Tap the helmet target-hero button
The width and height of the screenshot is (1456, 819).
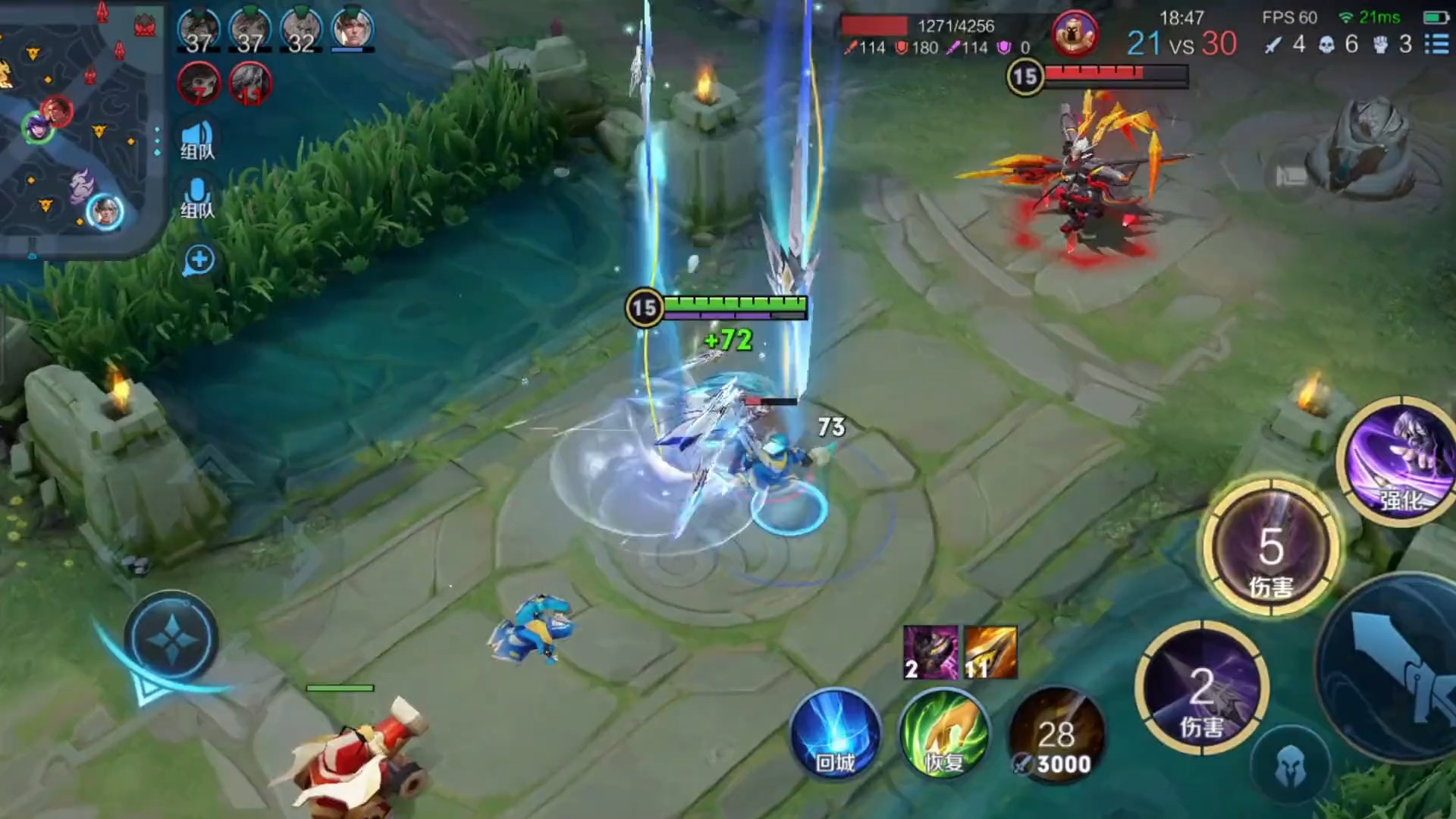[x=1290, y=767]
